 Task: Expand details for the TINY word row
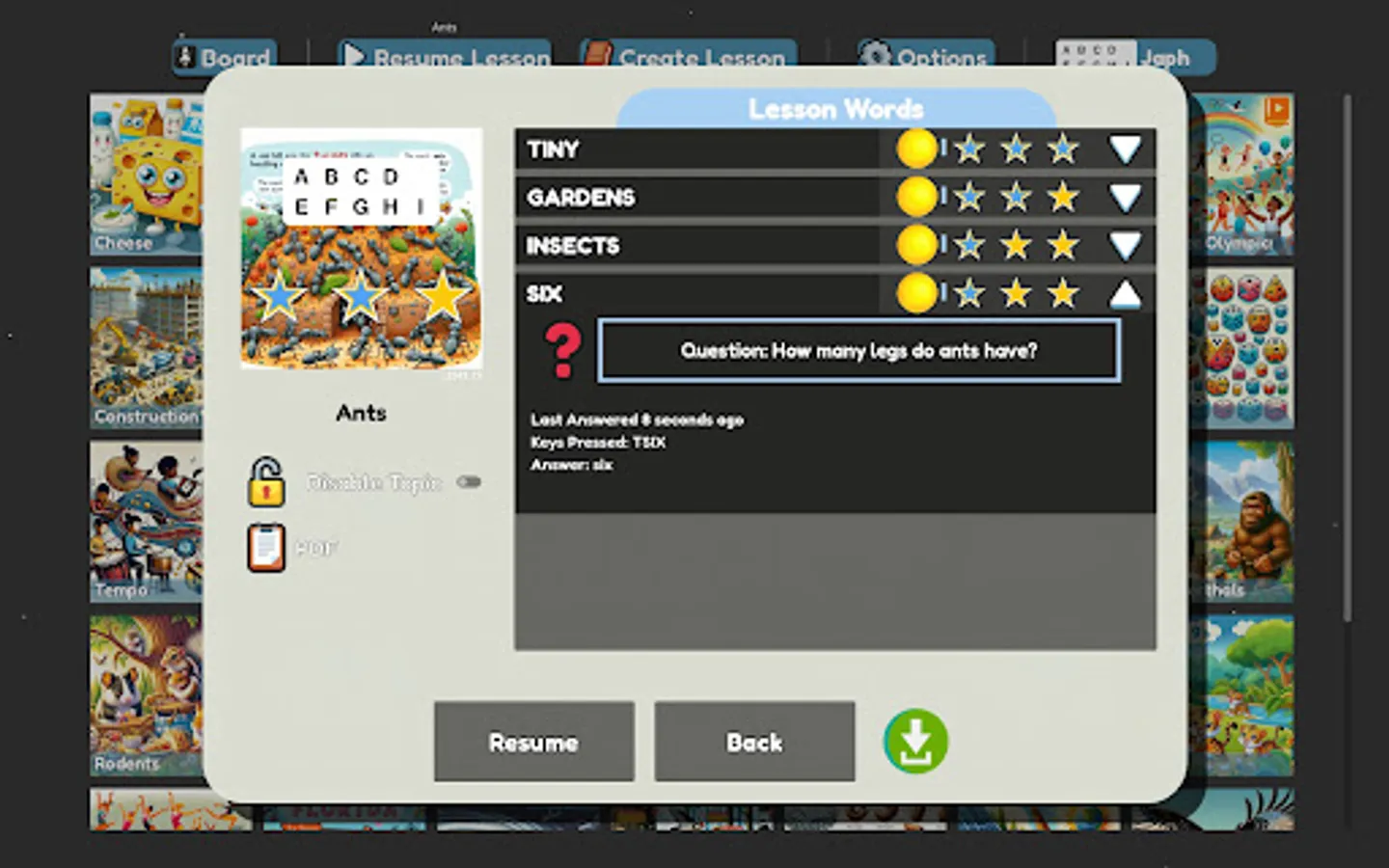[1125, 149]
